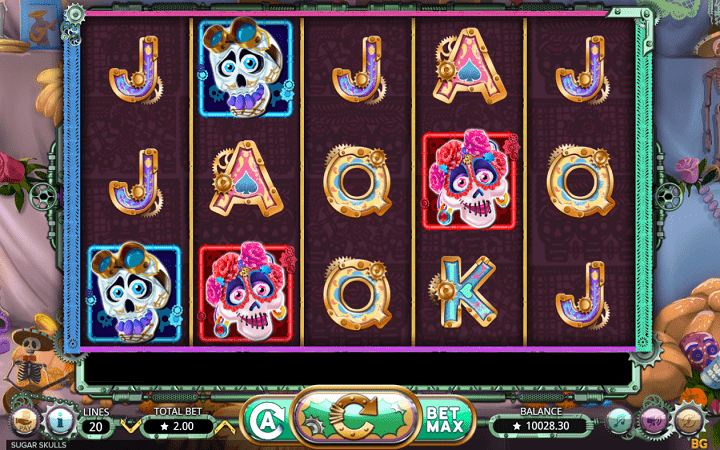
Task: Open the paytable with the PAY icon
Action: [x=26, y=419]
